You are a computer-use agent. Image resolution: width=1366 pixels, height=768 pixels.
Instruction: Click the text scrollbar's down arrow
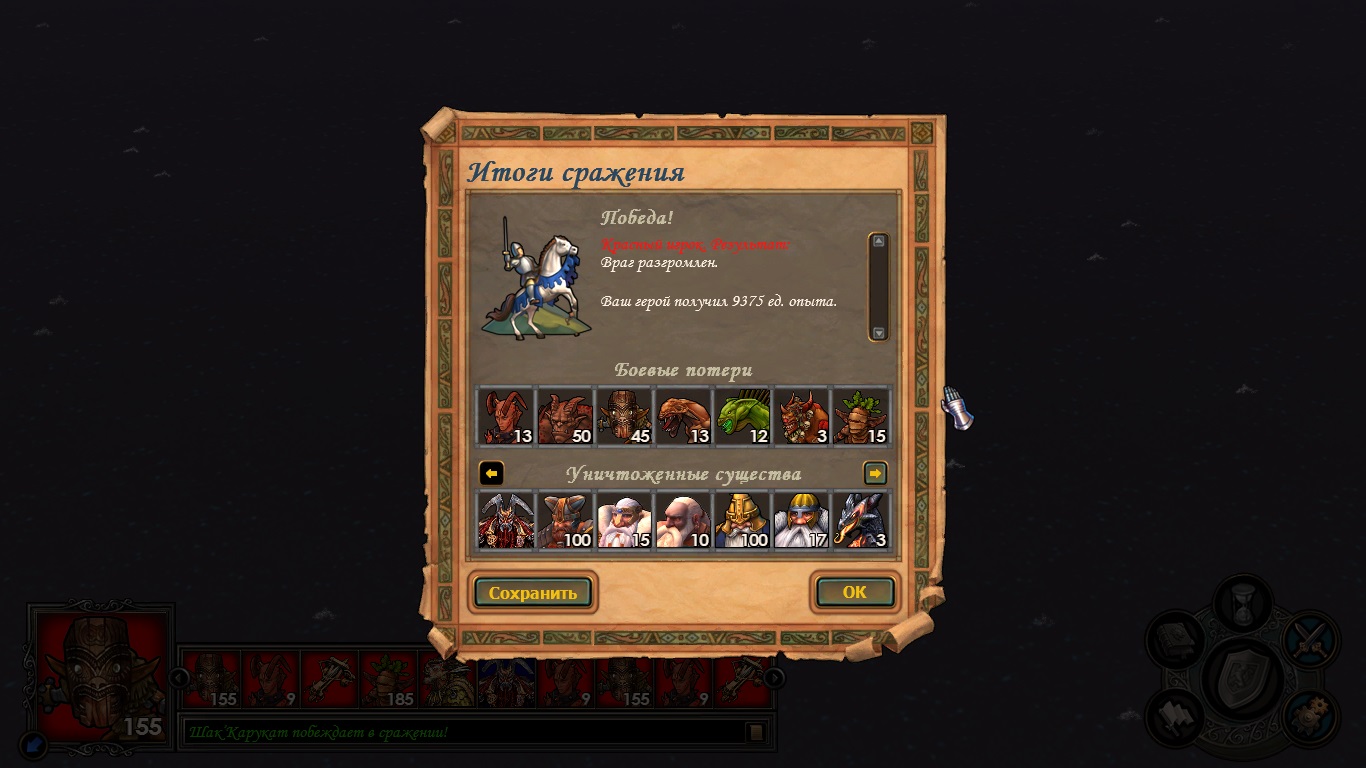click(x=878, y=333)
